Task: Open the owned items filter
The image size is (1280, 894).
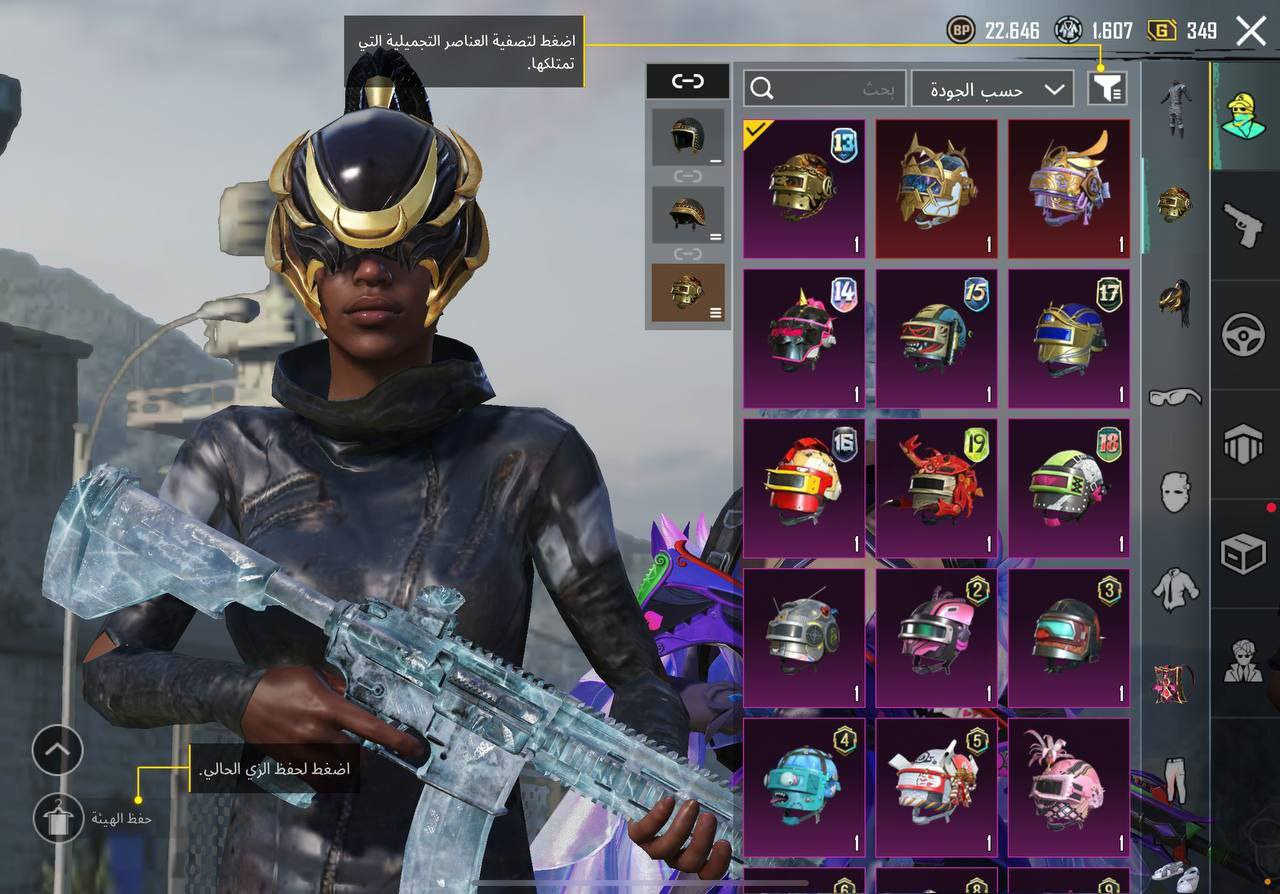Action: [1107, 89]
